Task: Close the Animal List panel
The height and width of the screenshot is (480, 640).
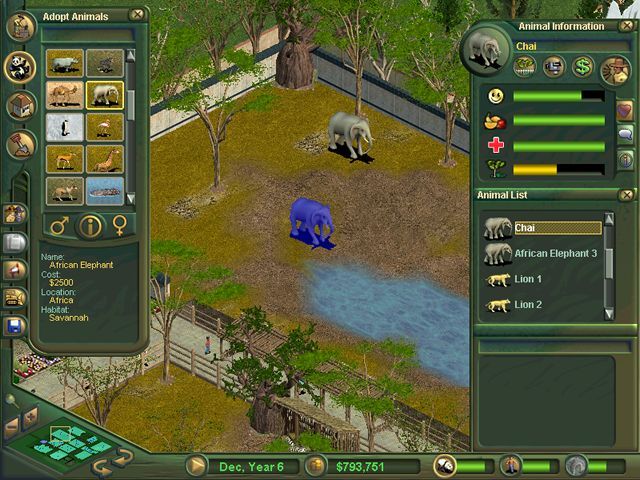Action: click(x=625, y=195)
